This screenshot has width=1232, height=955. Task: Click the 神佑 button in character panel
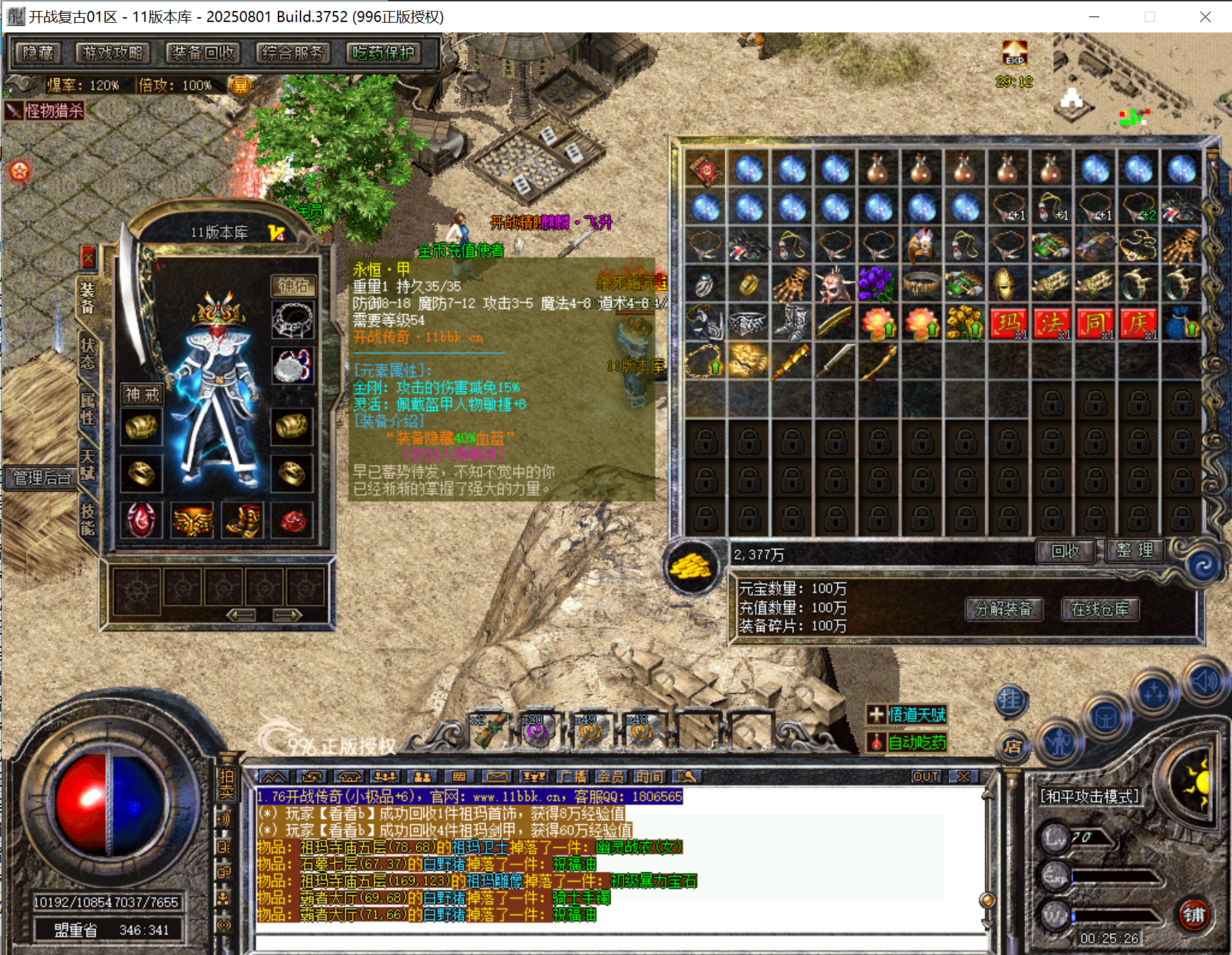point(294,285)
